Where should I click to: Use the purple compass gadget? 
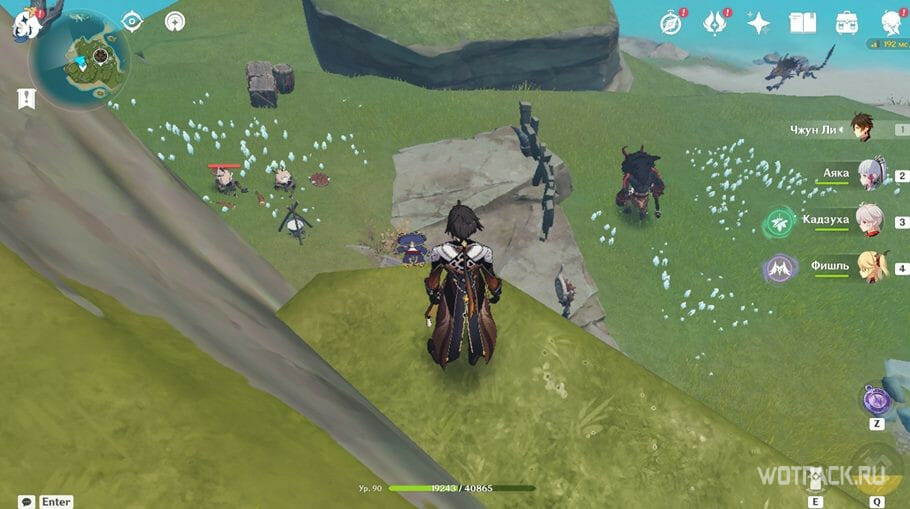click(876, 401)
